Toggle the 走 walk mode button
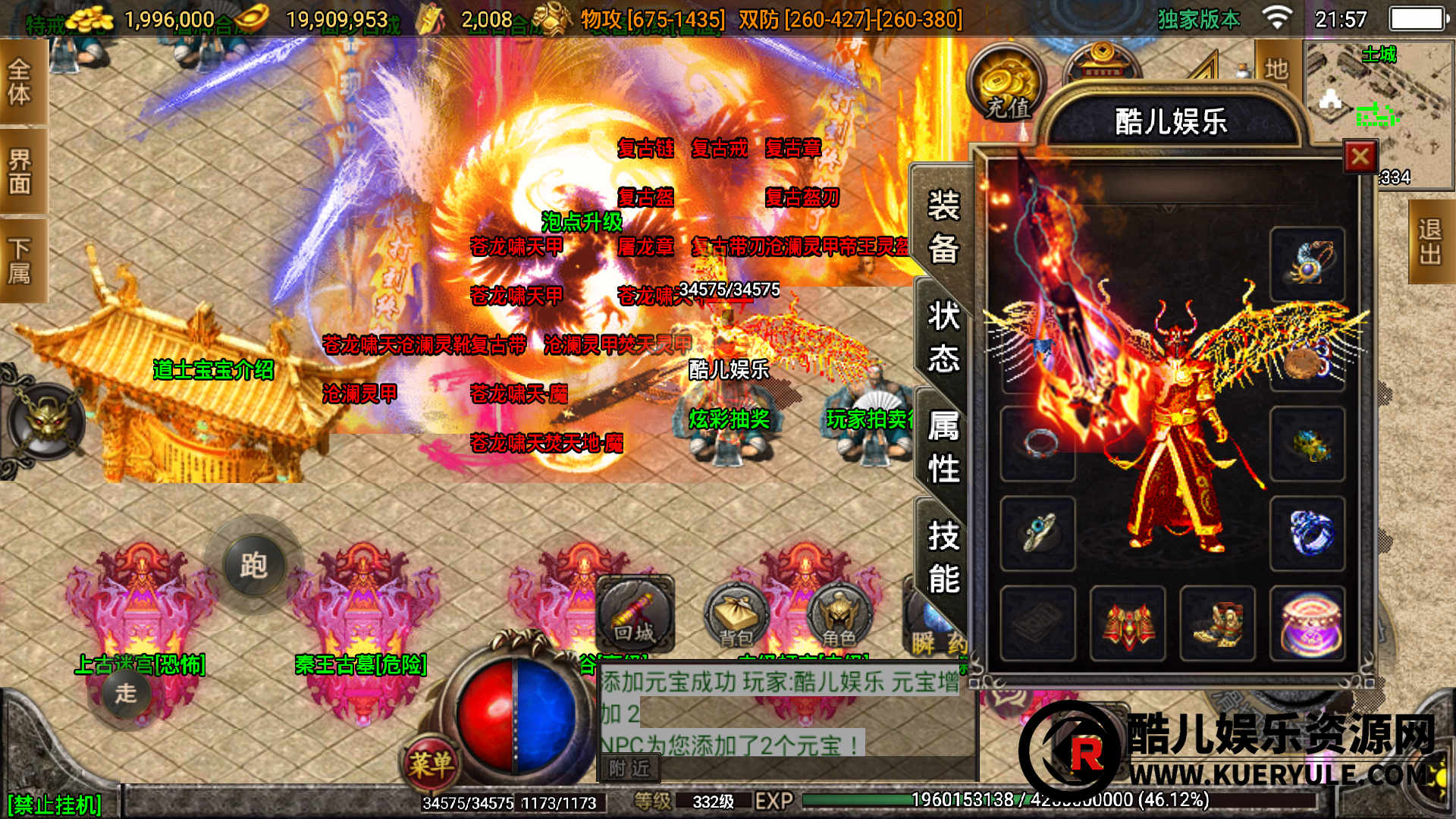Screen dimensions: 1456x819 point(126,692)
